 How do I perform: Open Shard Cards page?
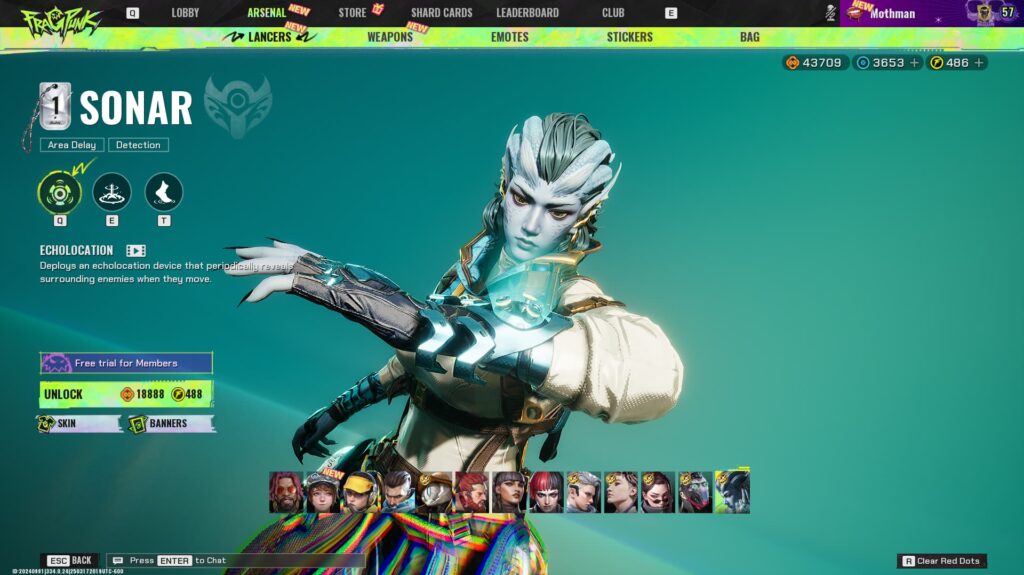coord(441,13)
